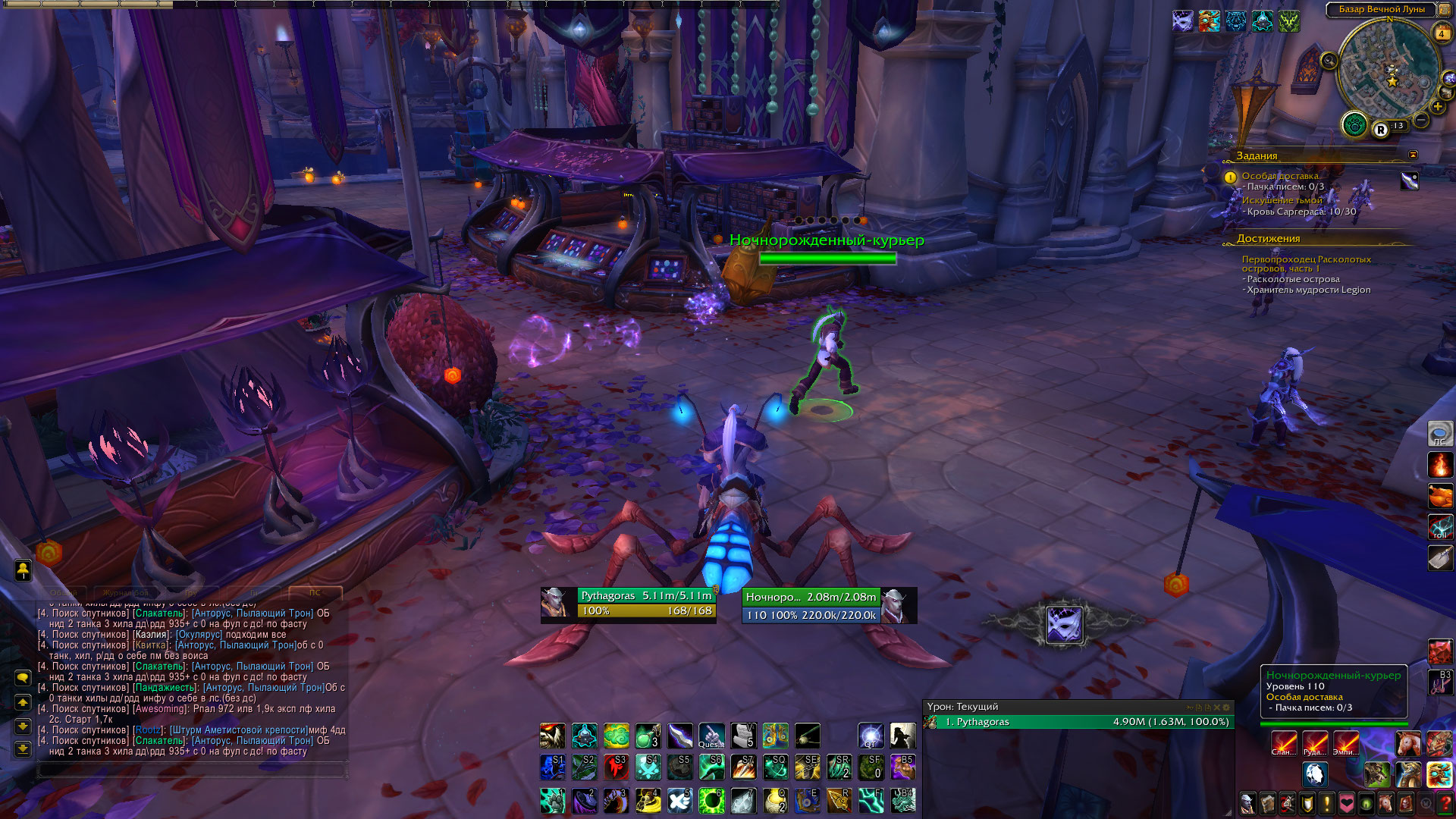Open the calendar button showing day 4
Image resolution: width=1456 pixels, height=819 pixels.
click(x=1441, y=33)
